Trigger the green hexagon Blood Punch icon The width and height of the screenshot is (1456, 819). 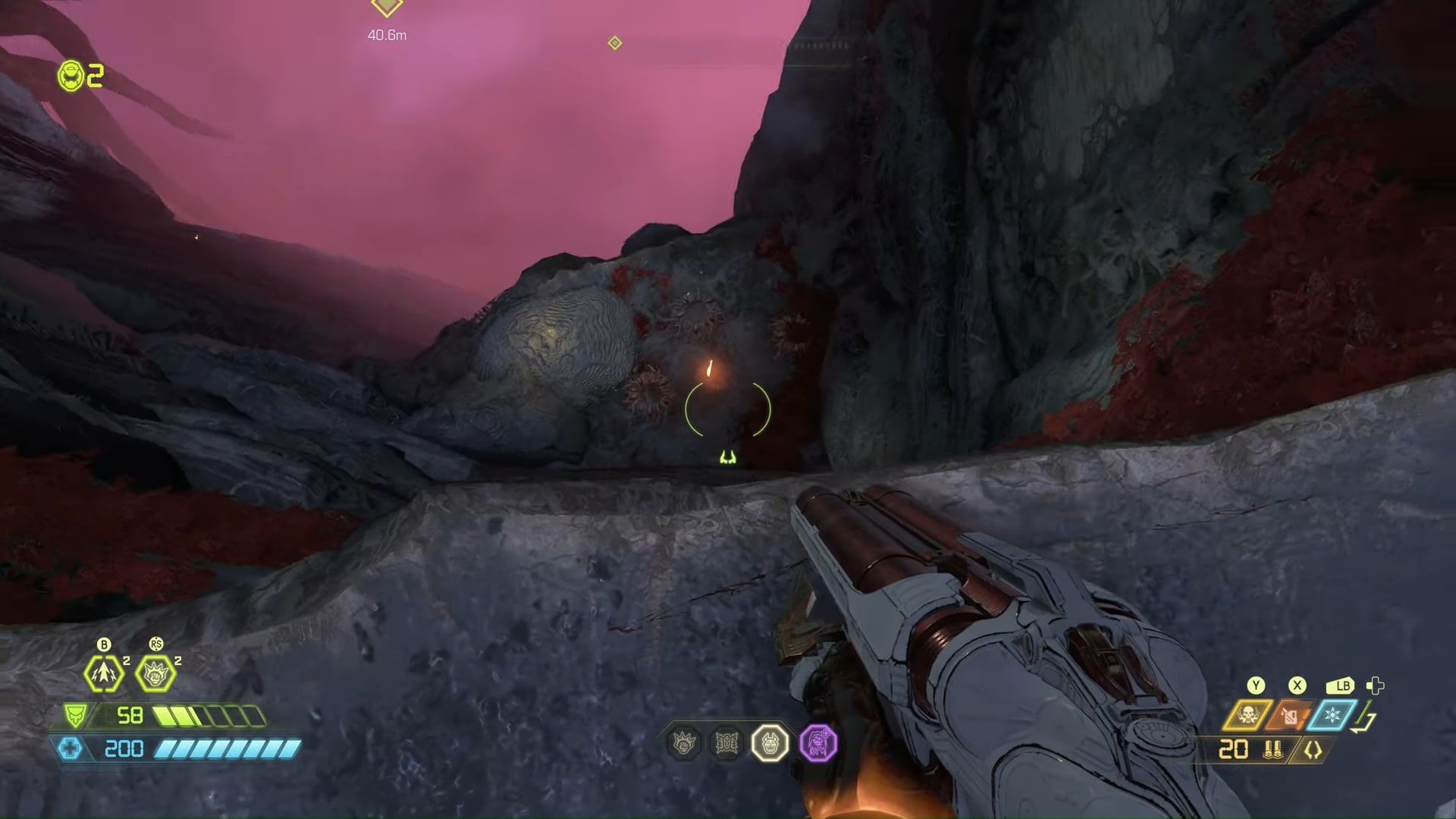[155, 673]
